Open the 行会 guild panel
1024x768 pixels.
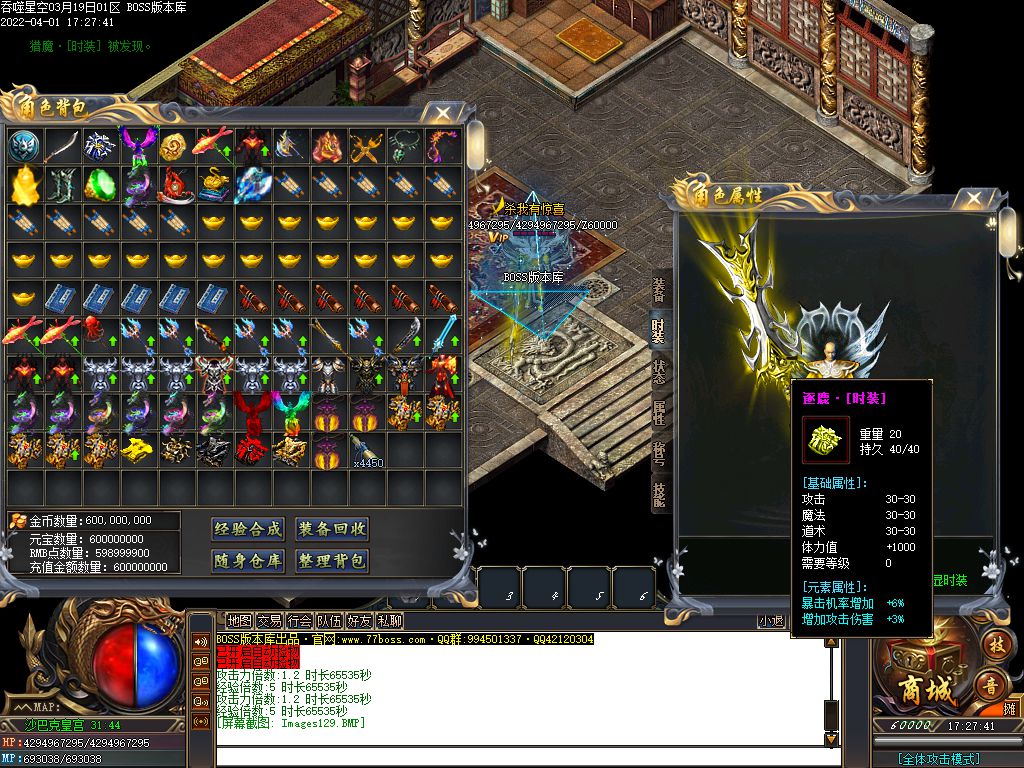pyautogui.click(x=299, y=621)
